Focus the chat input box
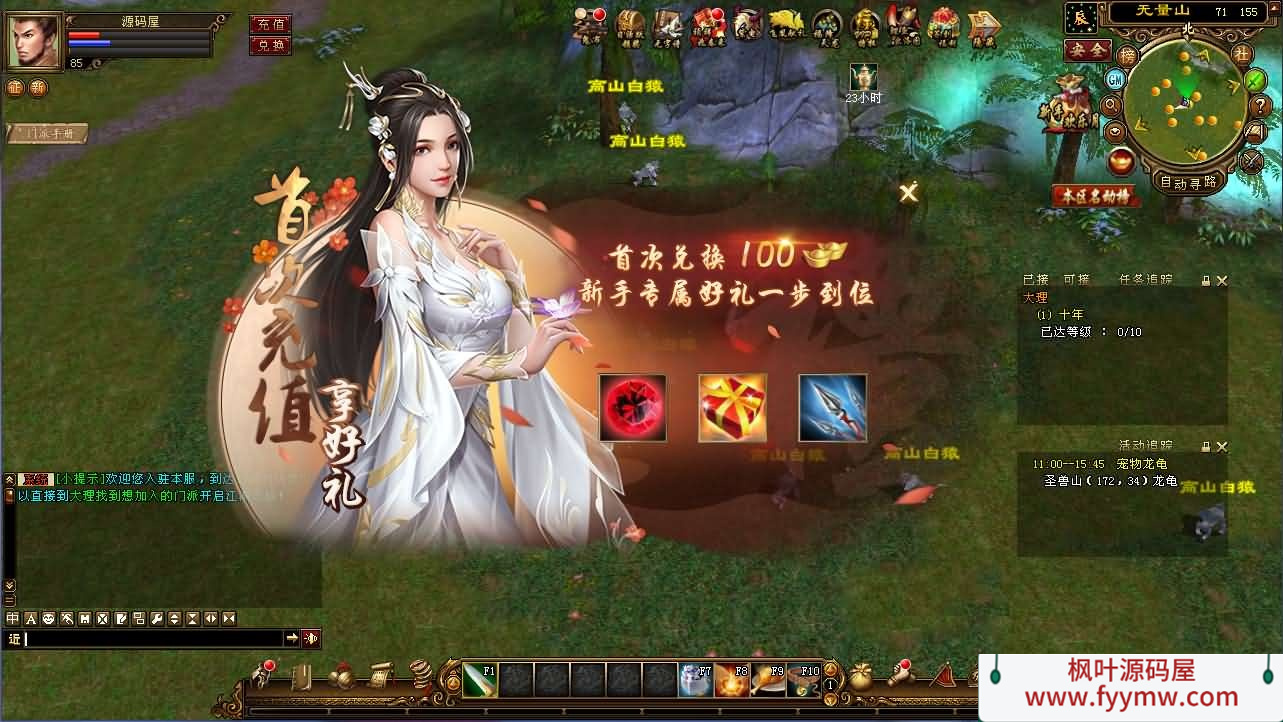Viewport: 1283px width, 722px height. [152, 638]
